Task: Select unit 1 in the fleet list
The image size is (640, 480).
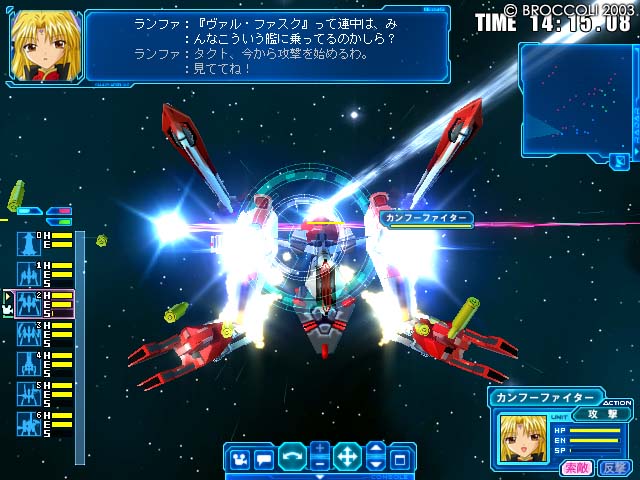Action: click(x=27, y=273)
